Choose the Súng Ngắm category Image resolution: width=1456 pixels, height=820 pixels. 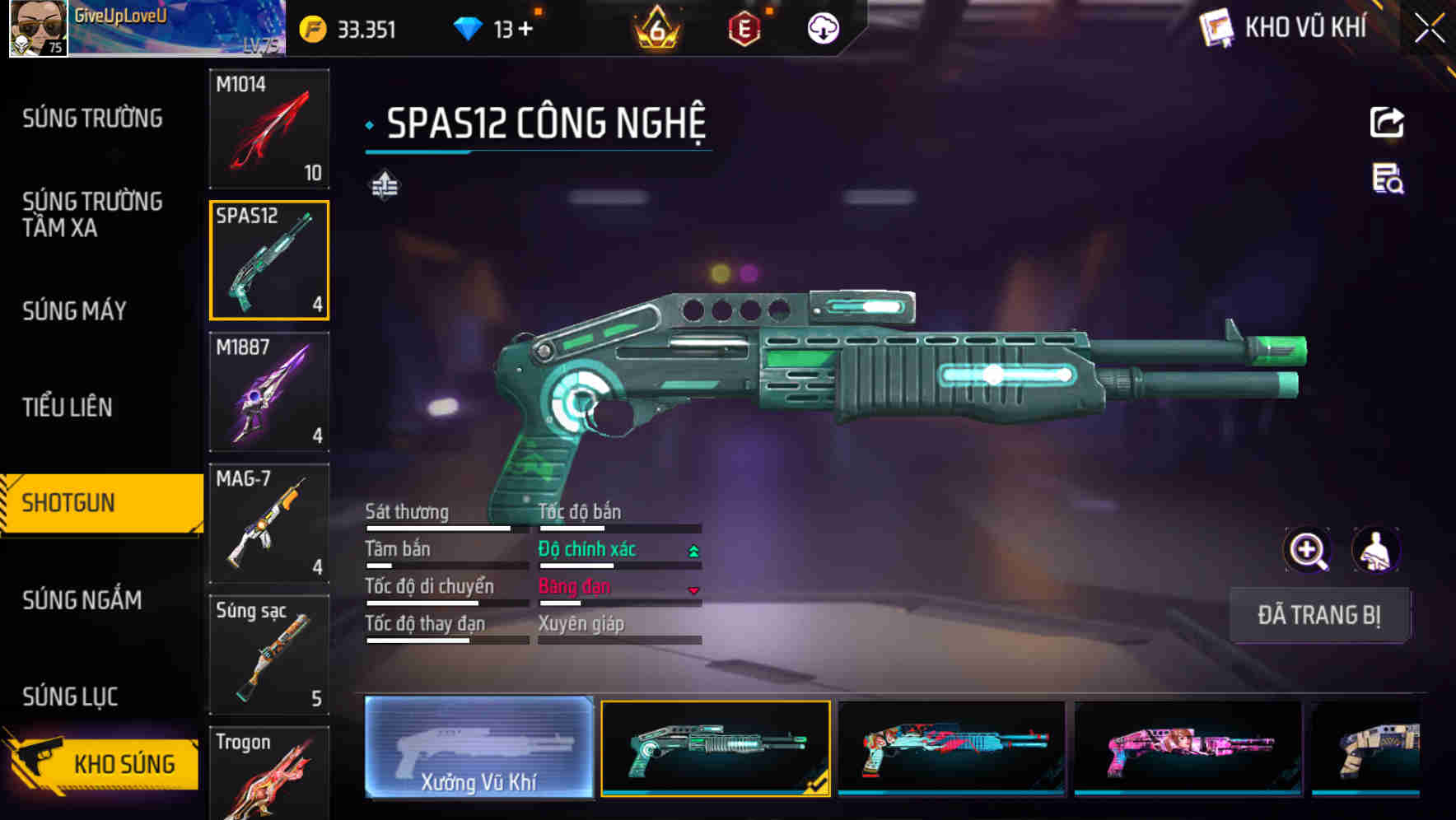tap(82, 600)
